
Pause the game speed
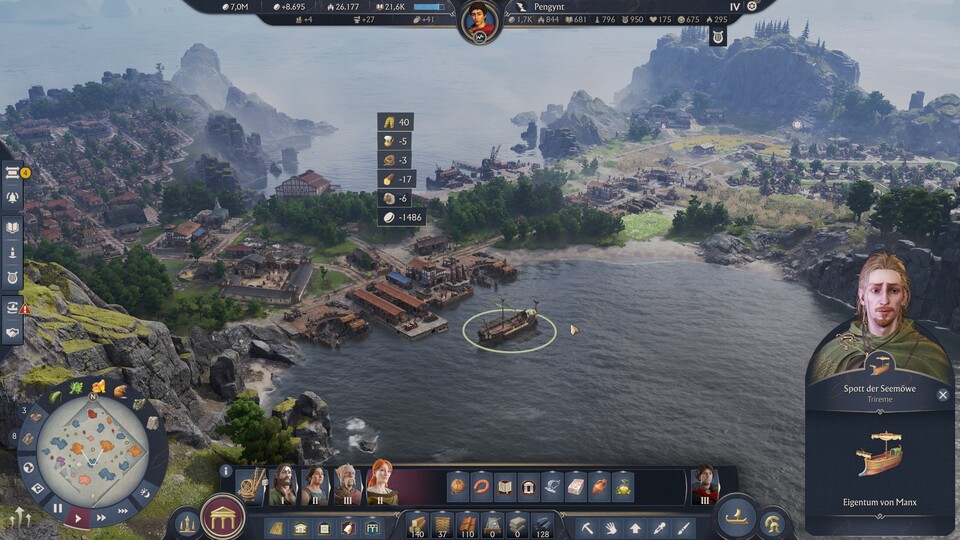[59, 509]
